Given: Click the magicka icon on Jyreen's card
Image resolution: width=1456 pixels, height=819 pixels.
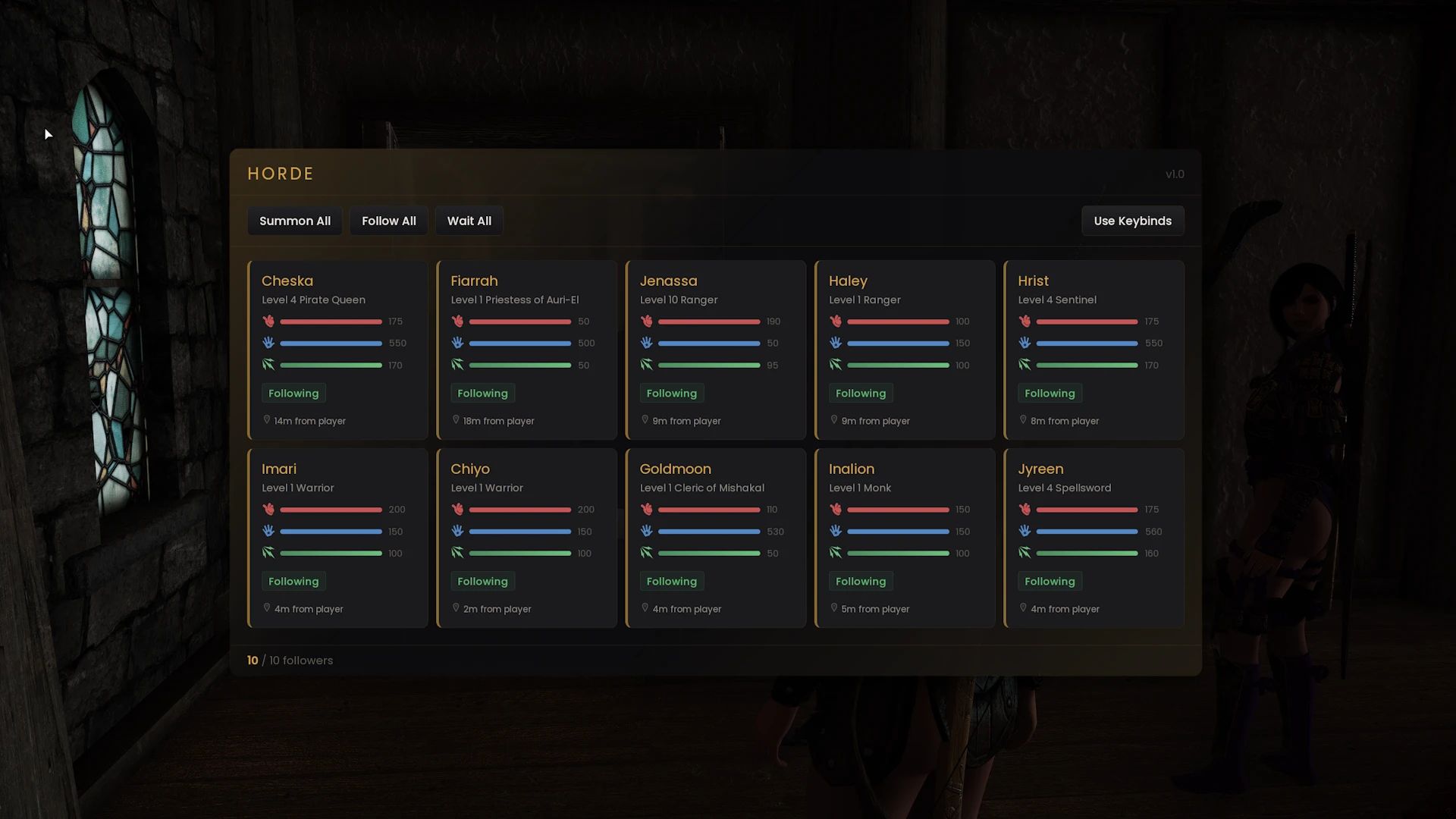Looking at the screenshot, I should pos(1025,531).
